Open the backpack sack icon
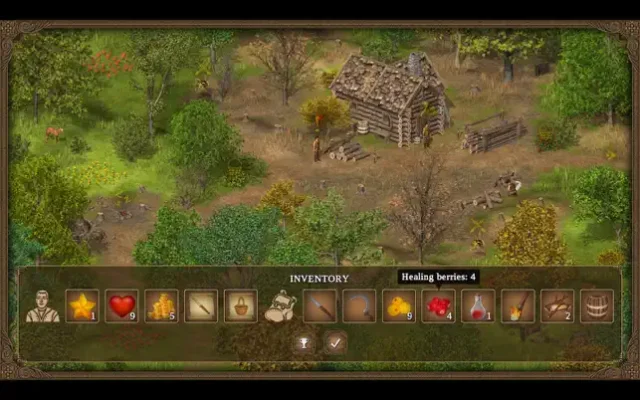The height and width of the screenshot is (400, 640). [280, 306]
